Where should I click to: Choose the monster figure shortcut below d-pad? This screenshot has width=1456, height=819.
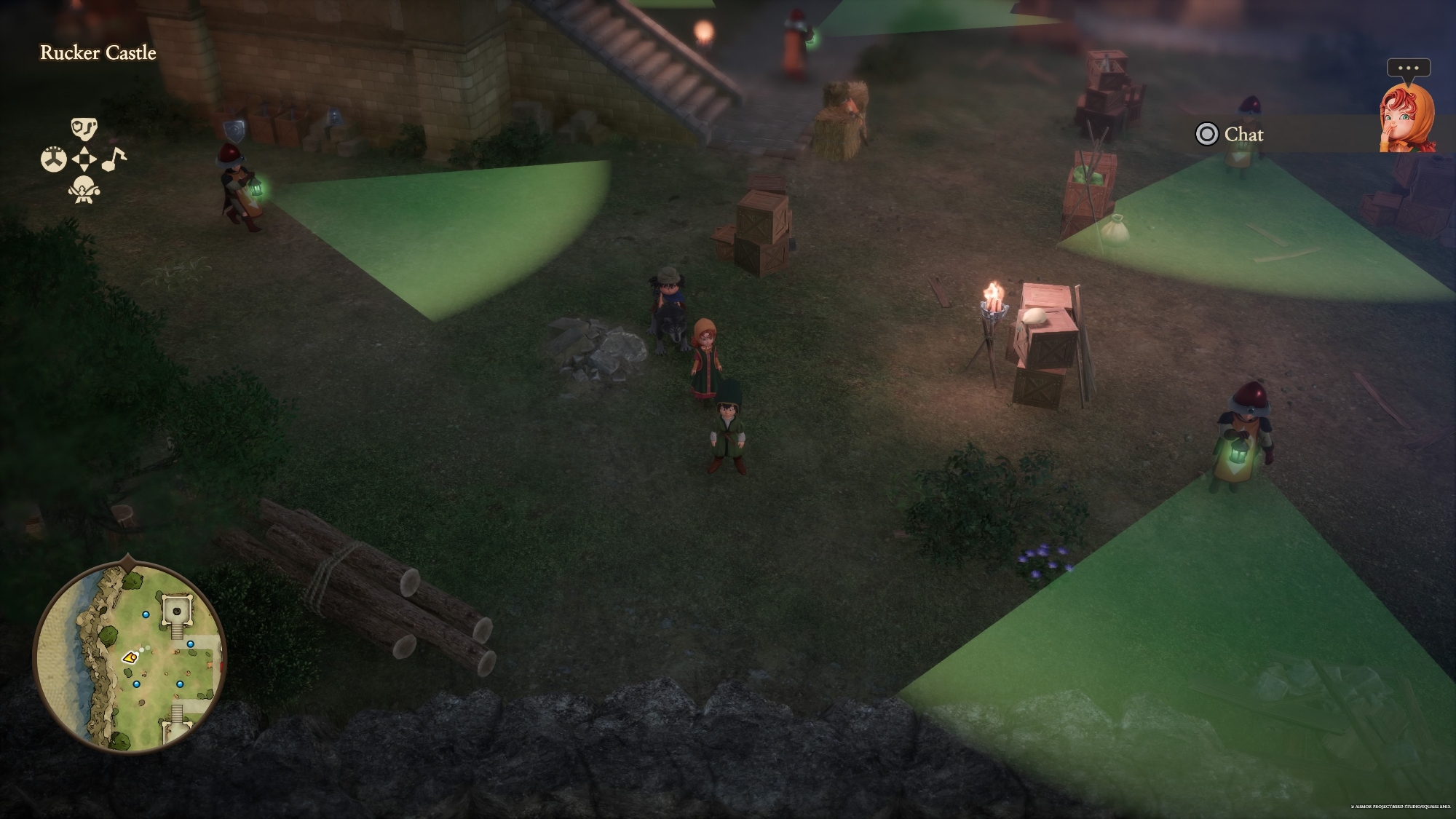(x=84, y=189)
